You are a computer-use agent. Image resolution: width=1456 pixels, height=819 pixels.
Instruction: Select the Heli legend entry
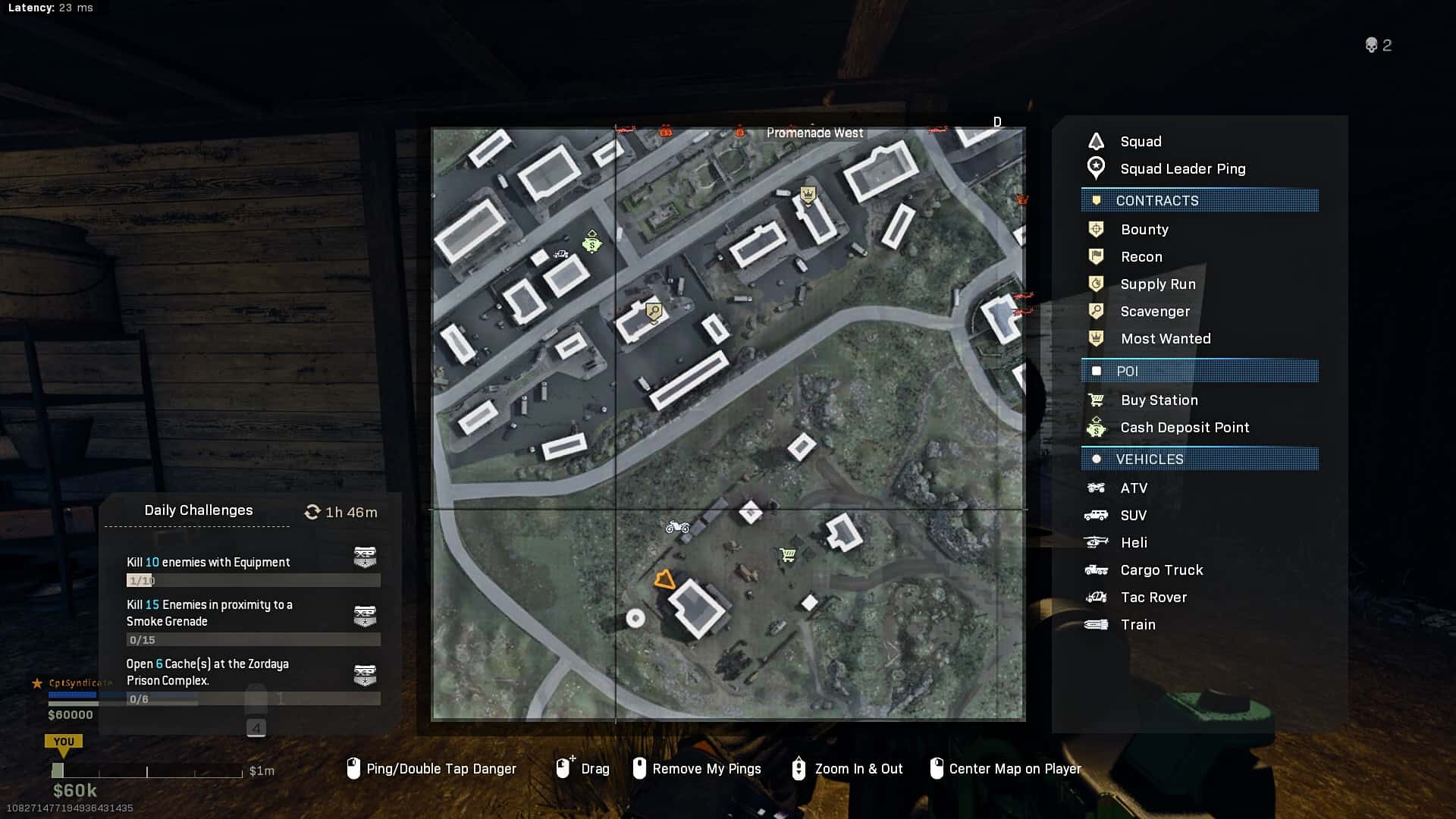tap(1133, 543)
